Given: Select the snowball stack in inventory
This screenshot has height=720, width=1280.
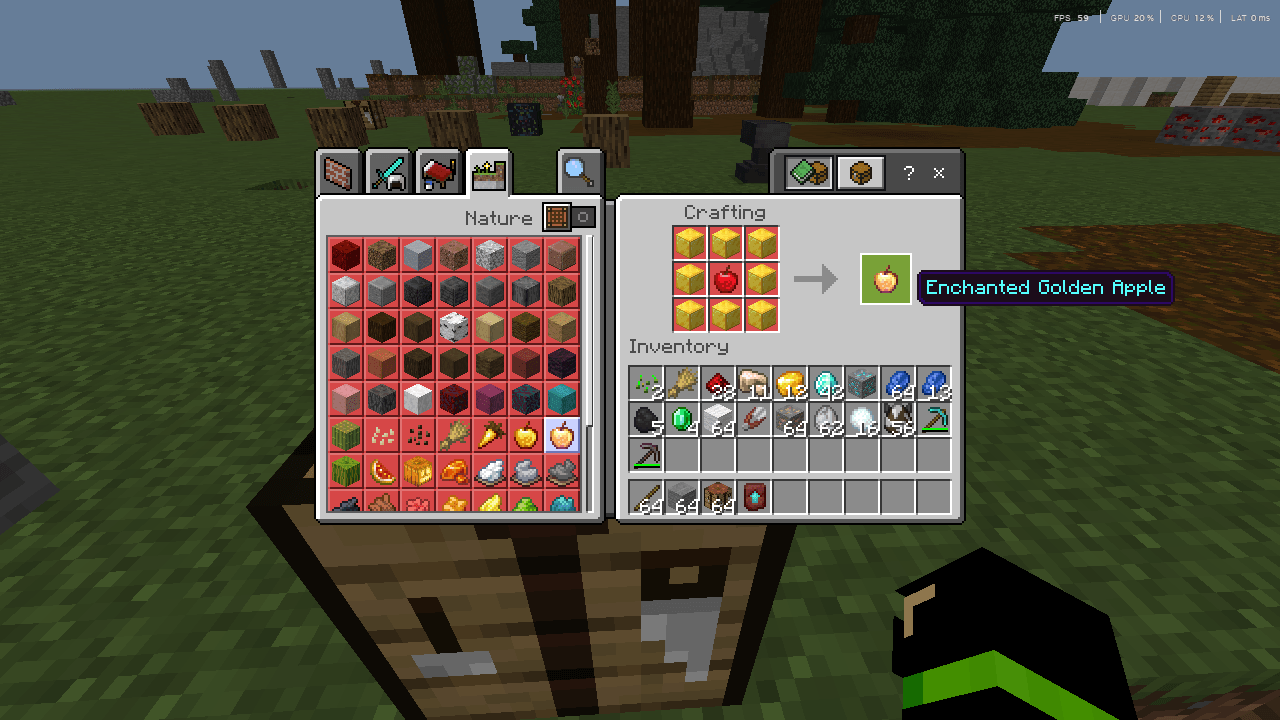Looking at the screenshot, I should [862, 420].
